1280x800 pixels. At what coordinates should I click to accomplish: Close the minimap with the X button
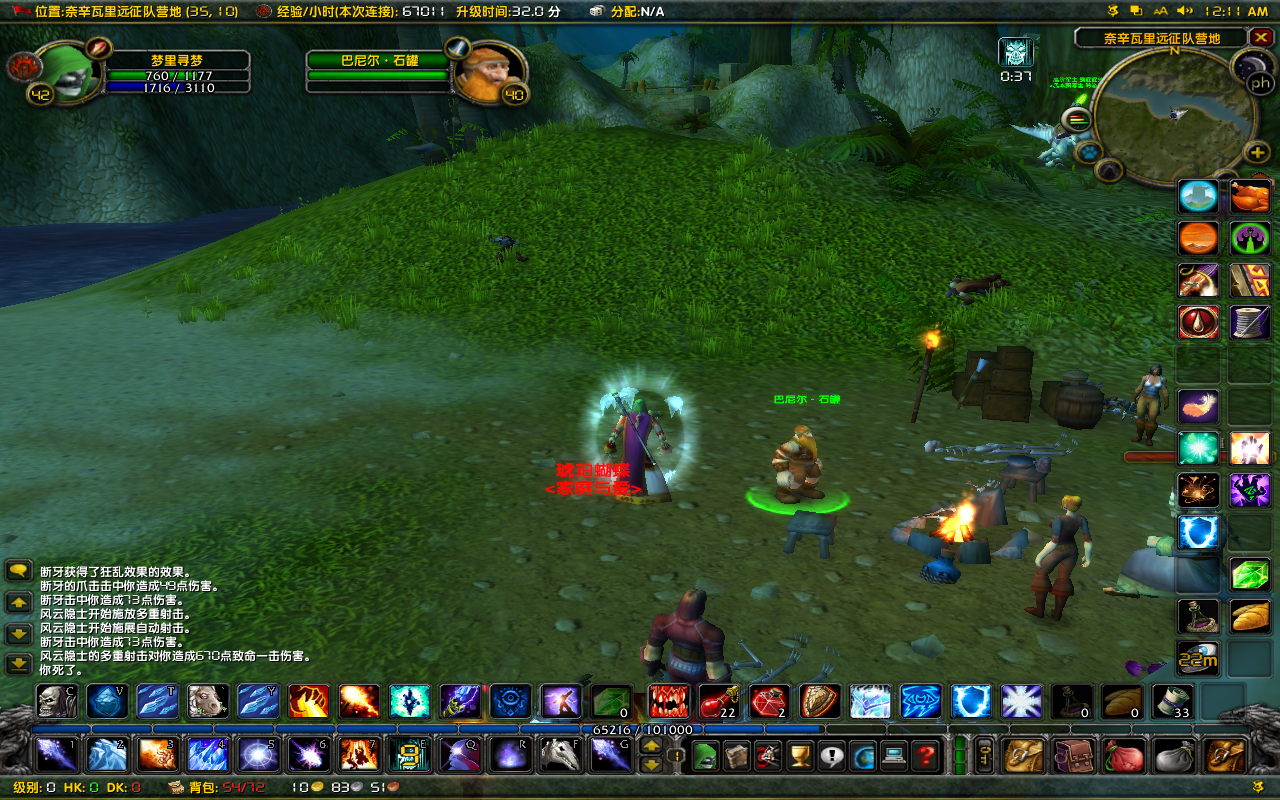pos(1261,38)
